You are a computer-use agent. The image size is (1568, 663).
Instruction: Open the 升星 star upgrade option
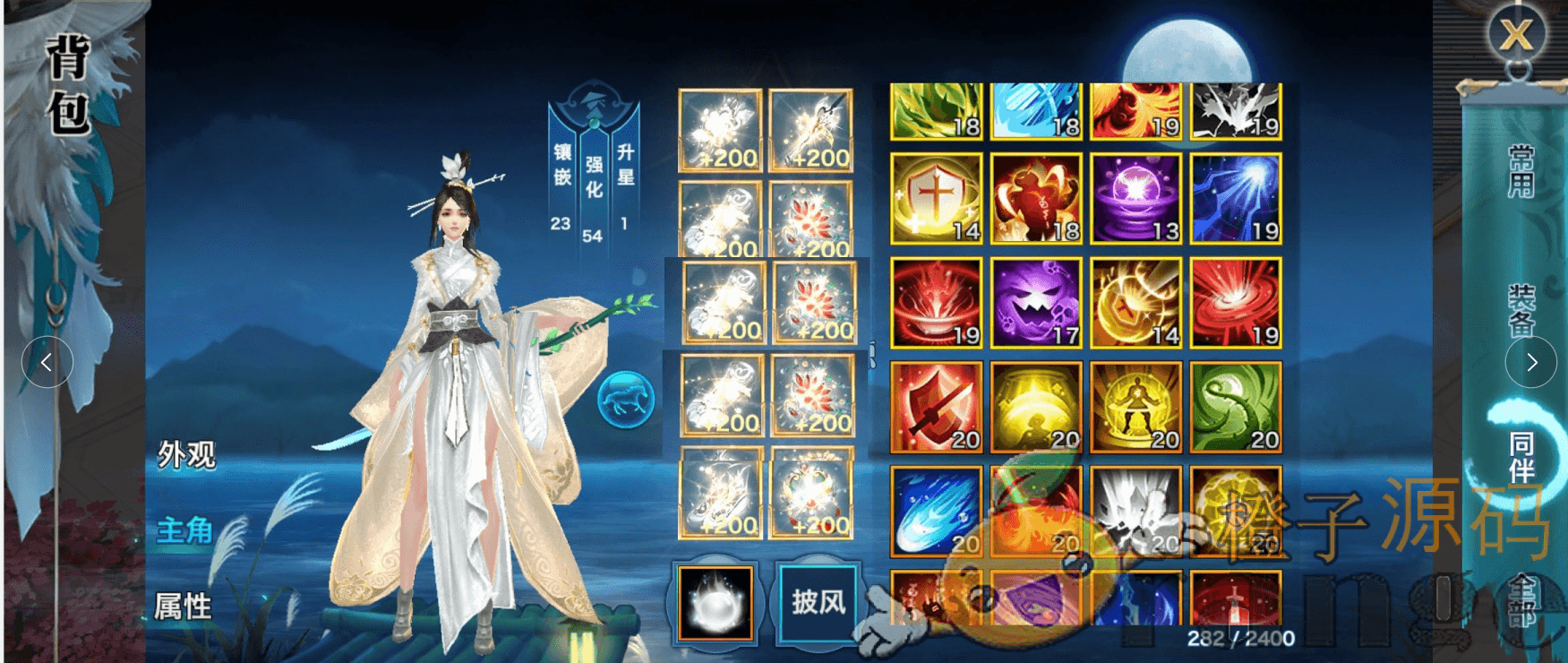625,166
